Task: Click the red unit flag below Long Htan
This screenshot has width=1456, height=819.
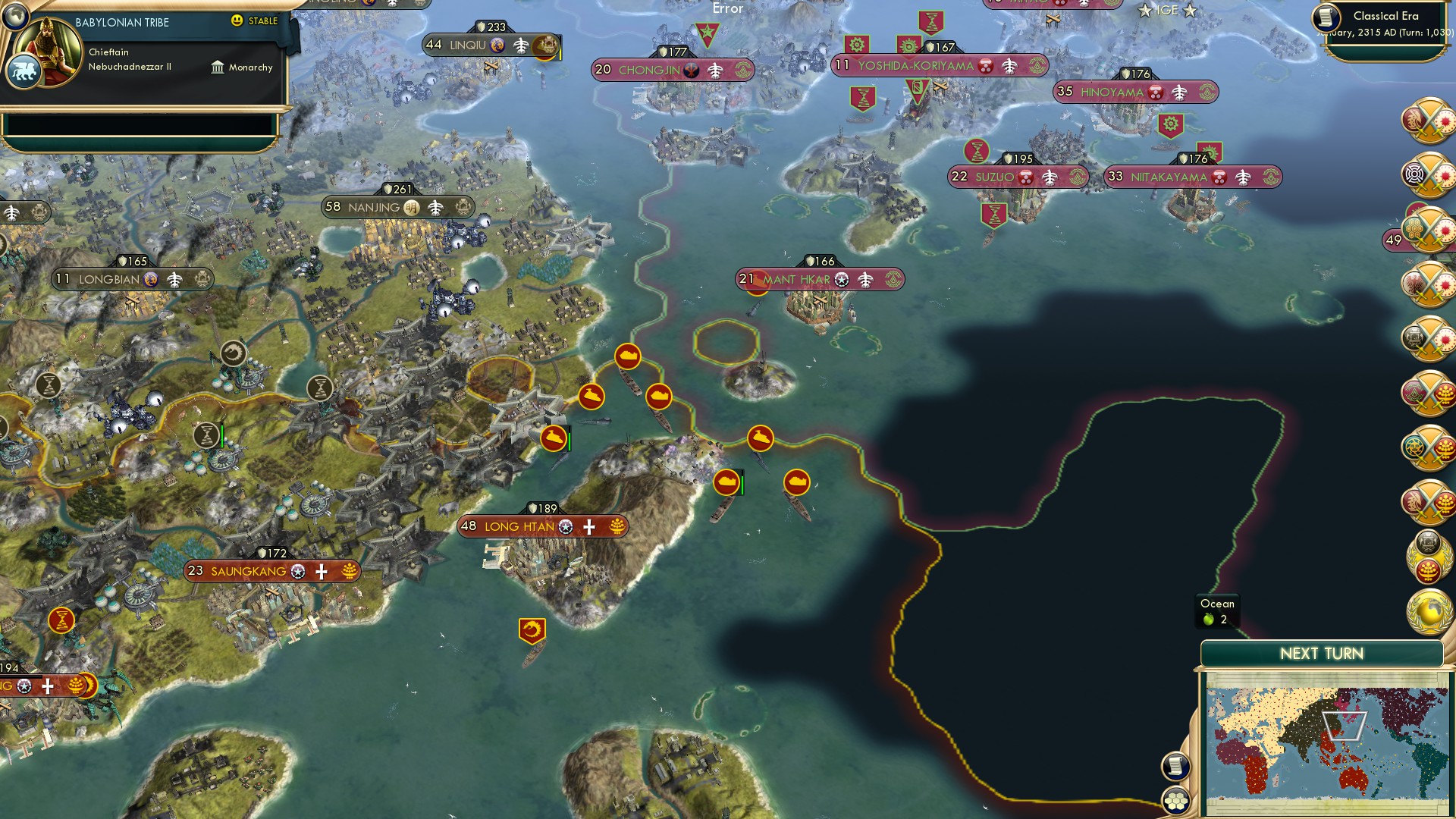Action: click(x=534, y=627)
